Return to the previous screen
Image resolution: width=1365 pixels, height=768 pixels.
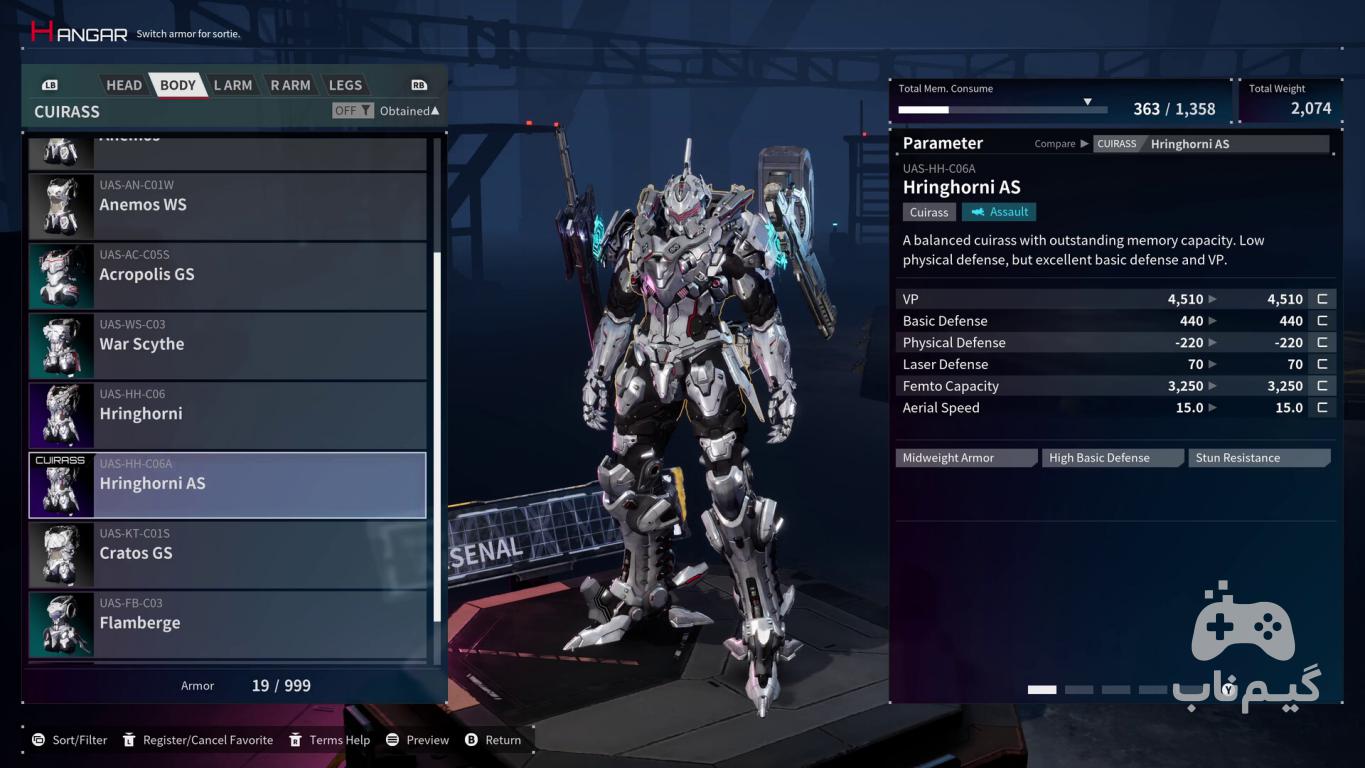(494, 740)
